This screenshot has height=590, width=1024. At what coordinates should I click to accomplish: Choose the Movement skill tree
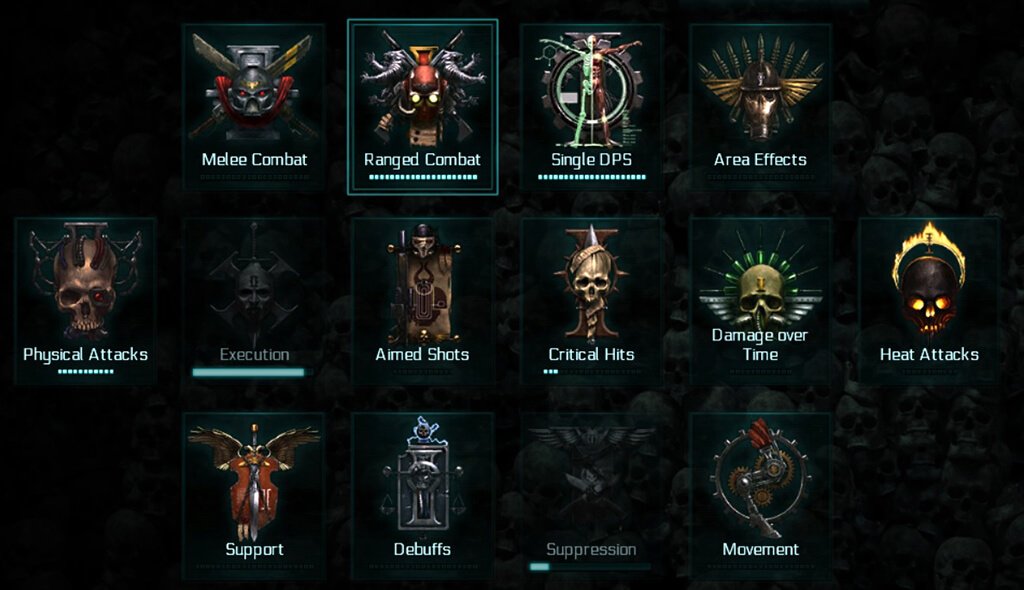pyautogui.click(x=760, y=495)
